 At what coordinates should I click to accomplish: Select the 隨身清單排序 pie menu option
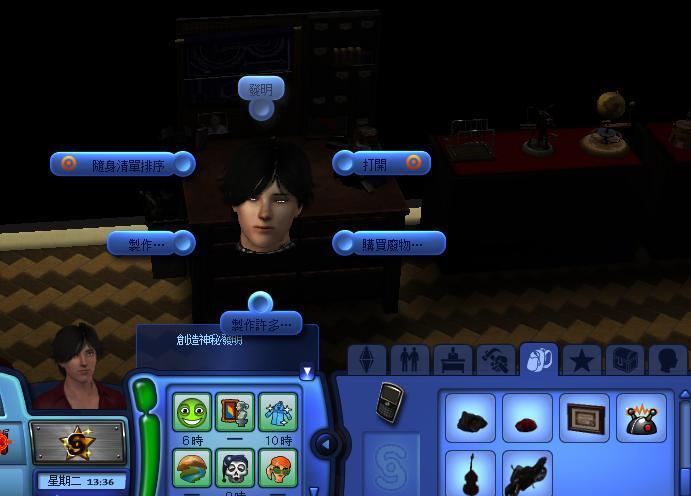122,165
